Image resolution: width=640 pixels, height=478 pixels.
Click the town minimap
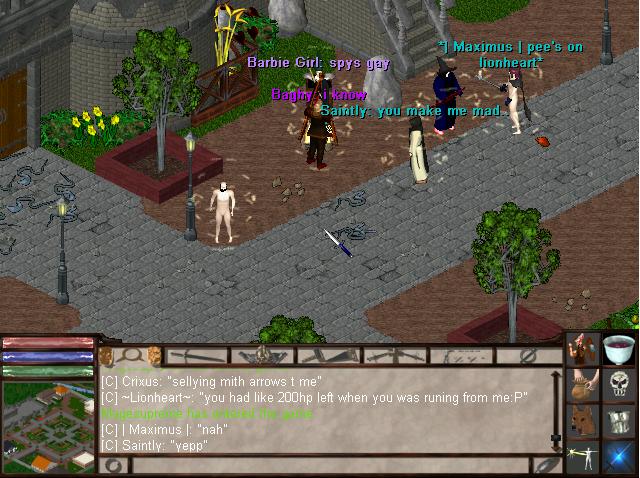[x=48, y=427]
